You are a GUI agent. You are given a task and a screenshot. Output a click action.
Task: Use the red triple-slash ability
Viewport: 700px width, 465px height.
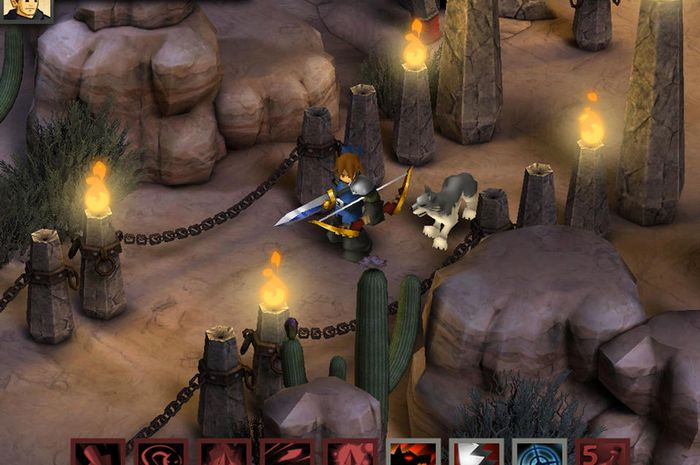(286, 453)
